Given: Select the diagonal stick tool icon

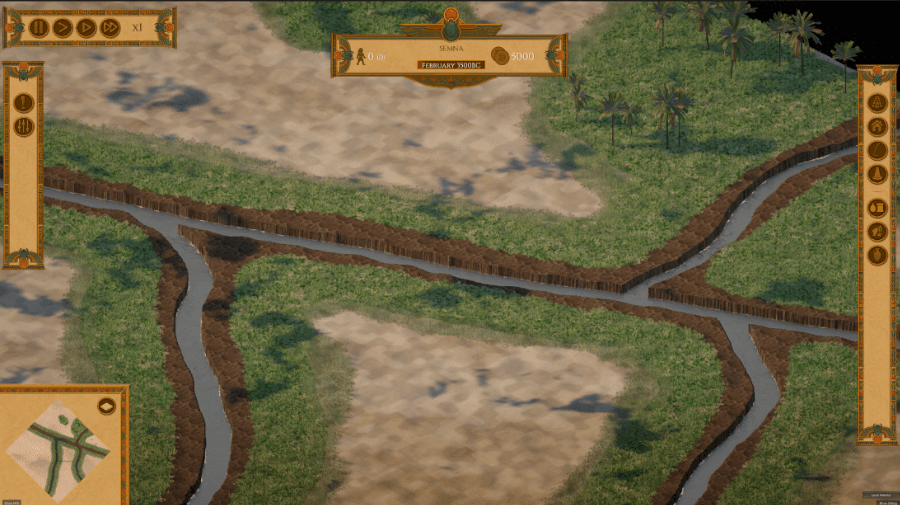Looking at the screenshot, I should [877, 151].
